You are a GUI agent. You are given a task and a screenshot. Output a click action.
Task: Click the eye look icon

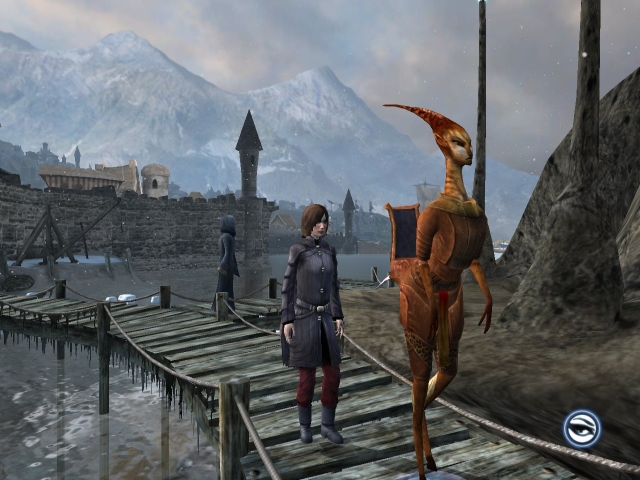pos(581,428)
